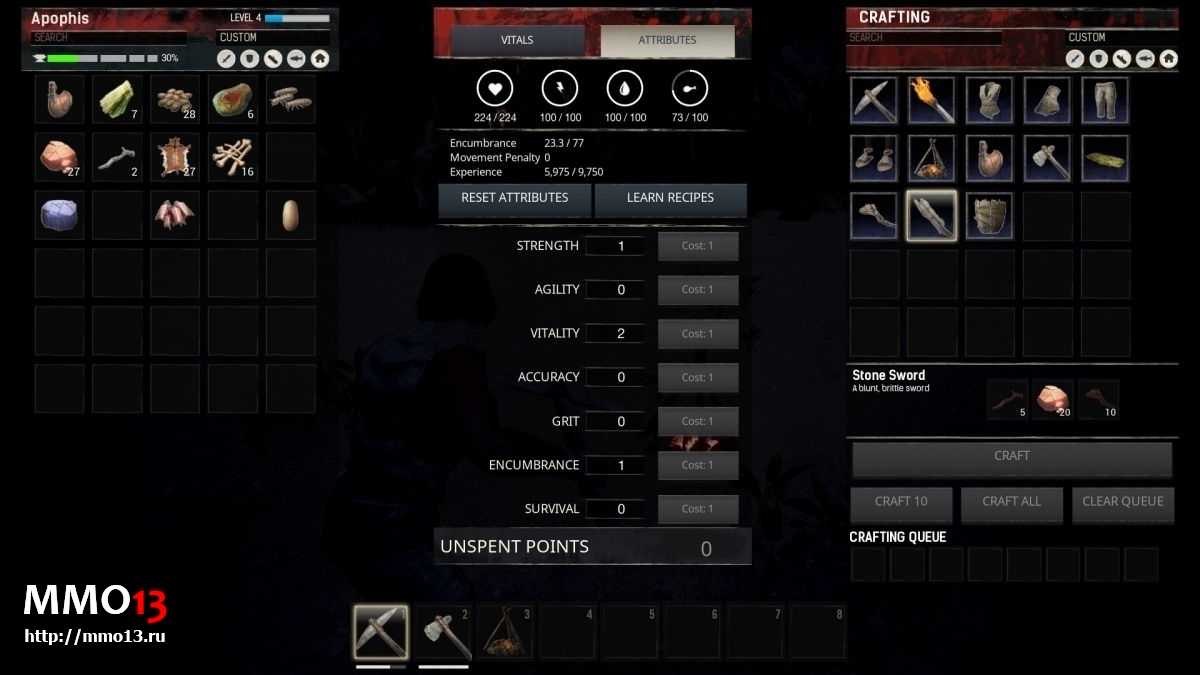Raise the Survival attribute

tap(698, 509)
